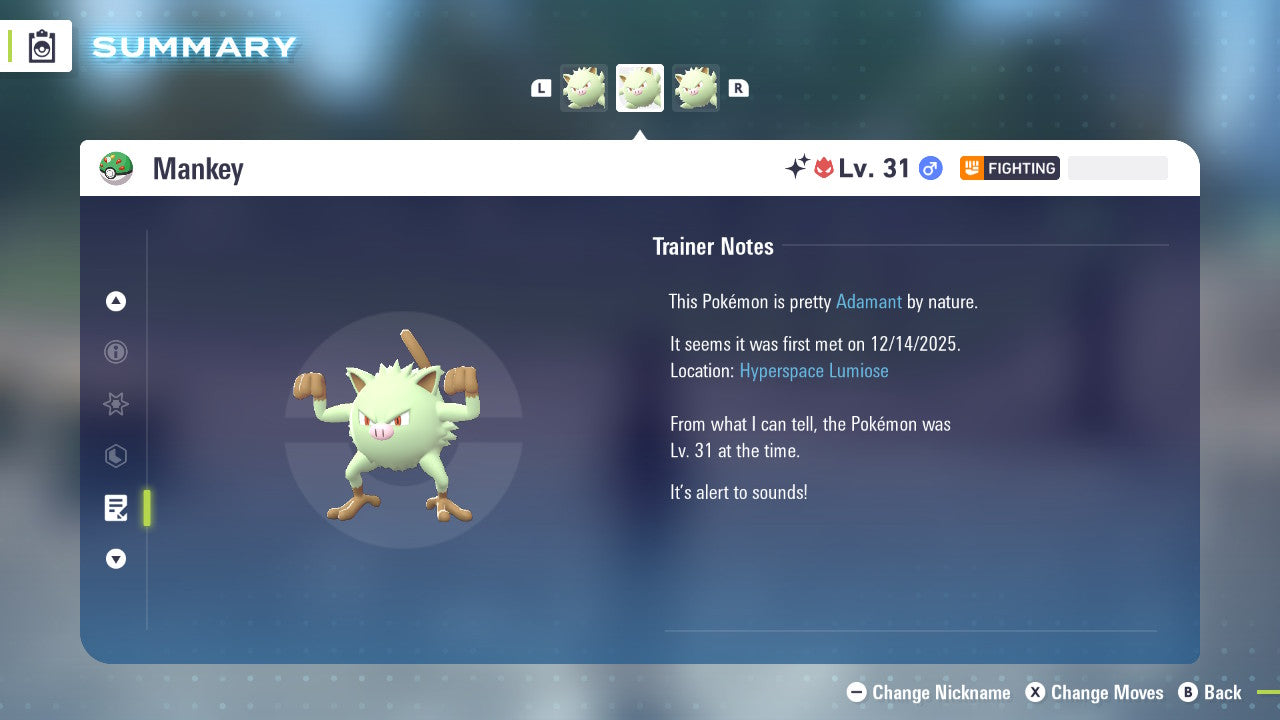
Task: Switch to the next Mankey thumbnail tab
Action: (696, 87)
